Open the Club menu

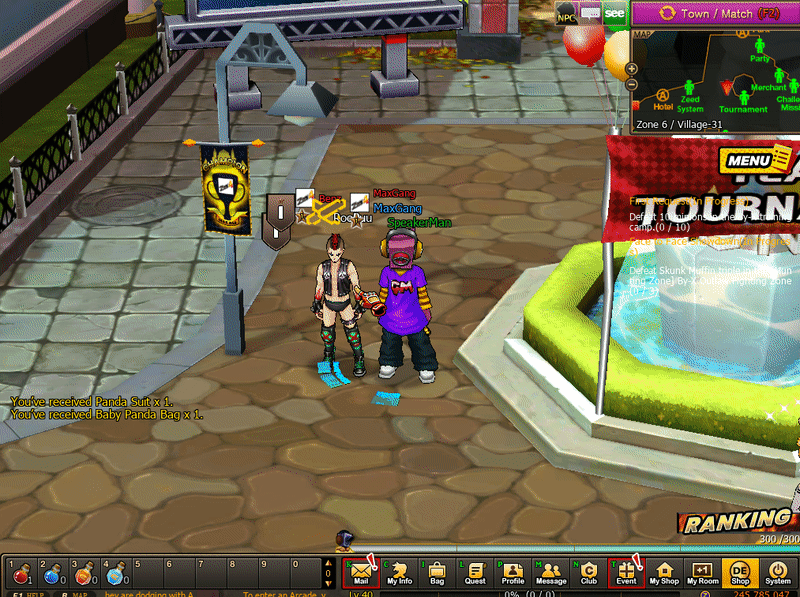589,573
